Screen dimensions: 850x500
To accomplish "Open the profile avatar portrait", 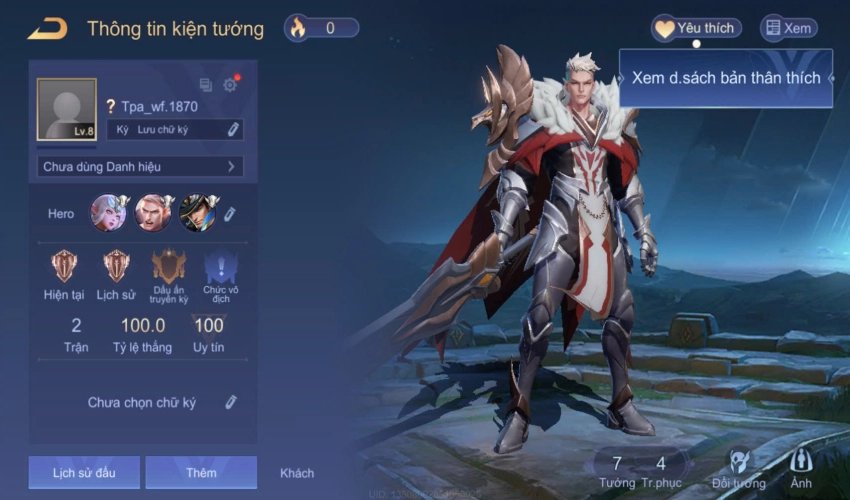I will (67, 109).
